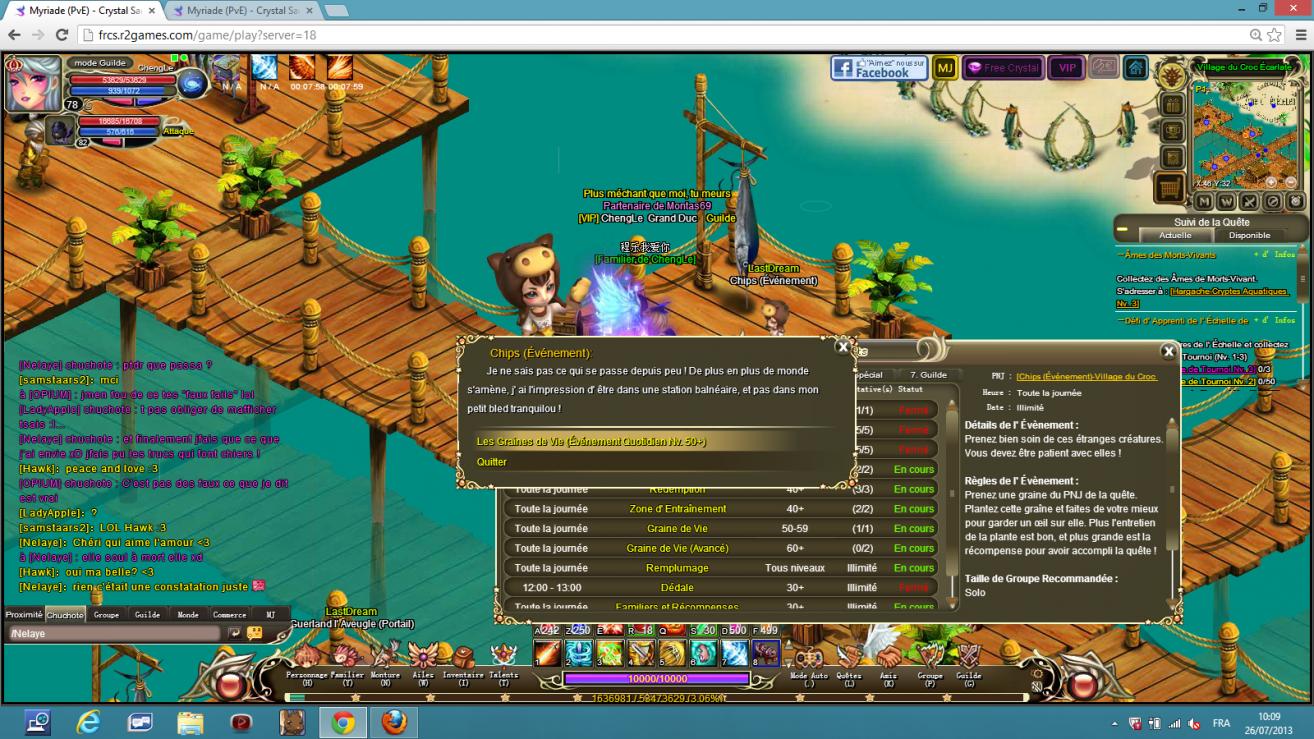Close the Chips NPC dialogue window

point(843,347)
